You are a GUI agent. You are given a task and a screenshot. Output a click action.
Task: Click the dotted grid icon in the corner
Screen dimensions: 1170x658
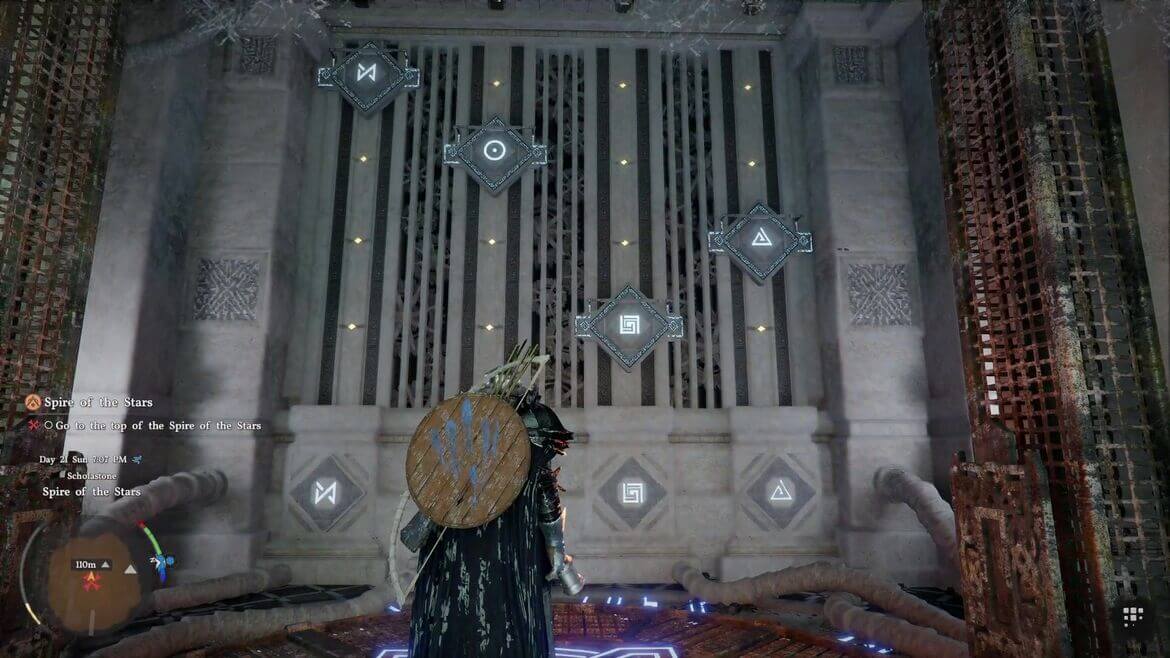[1133, 616]
